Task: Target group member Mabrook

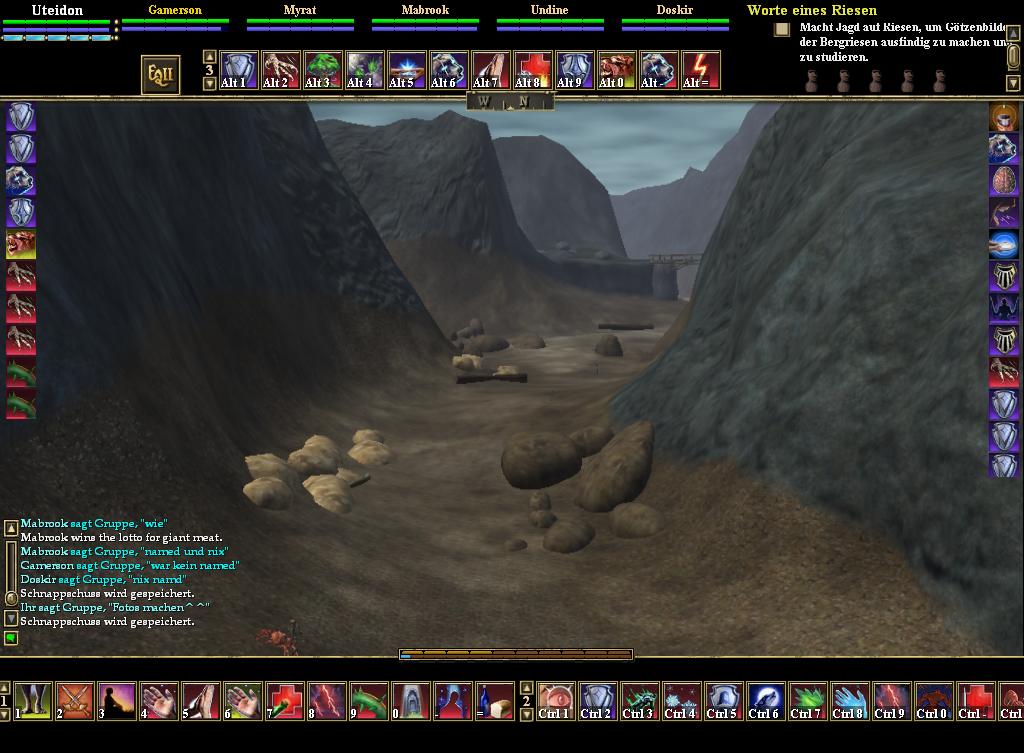Action: click(425, 10)
